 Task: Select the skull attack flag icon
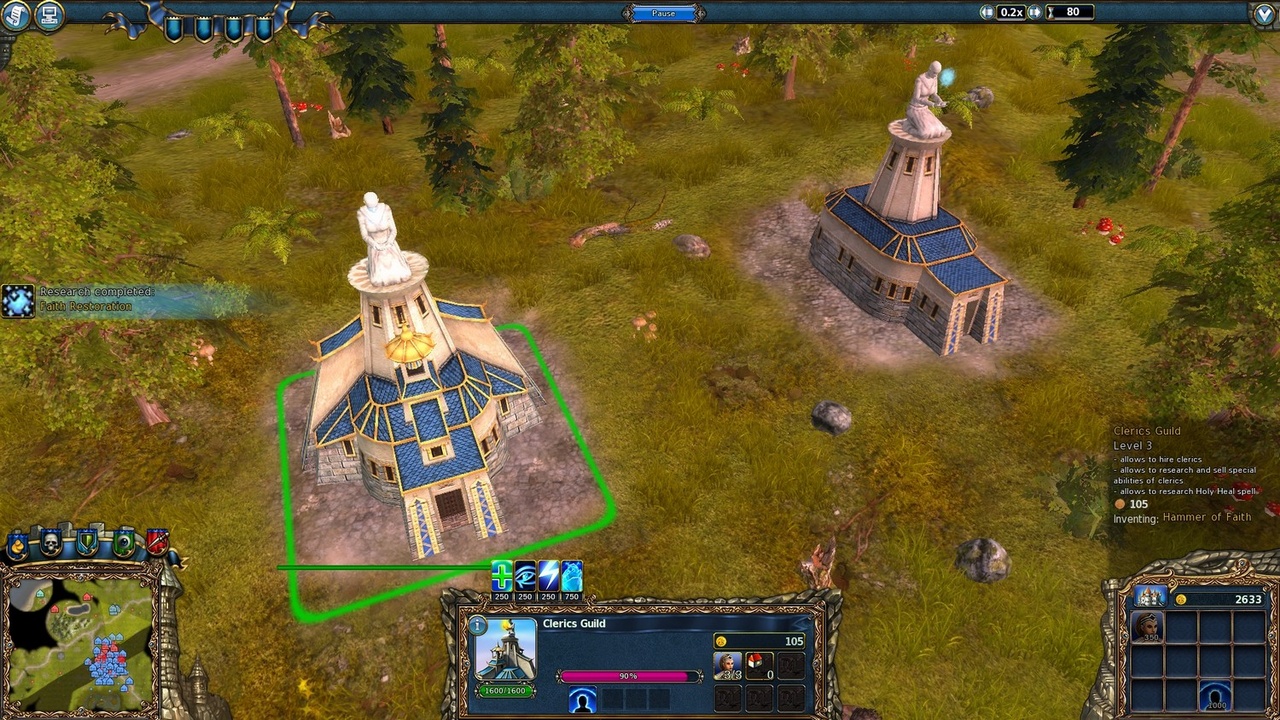(51, 540)
